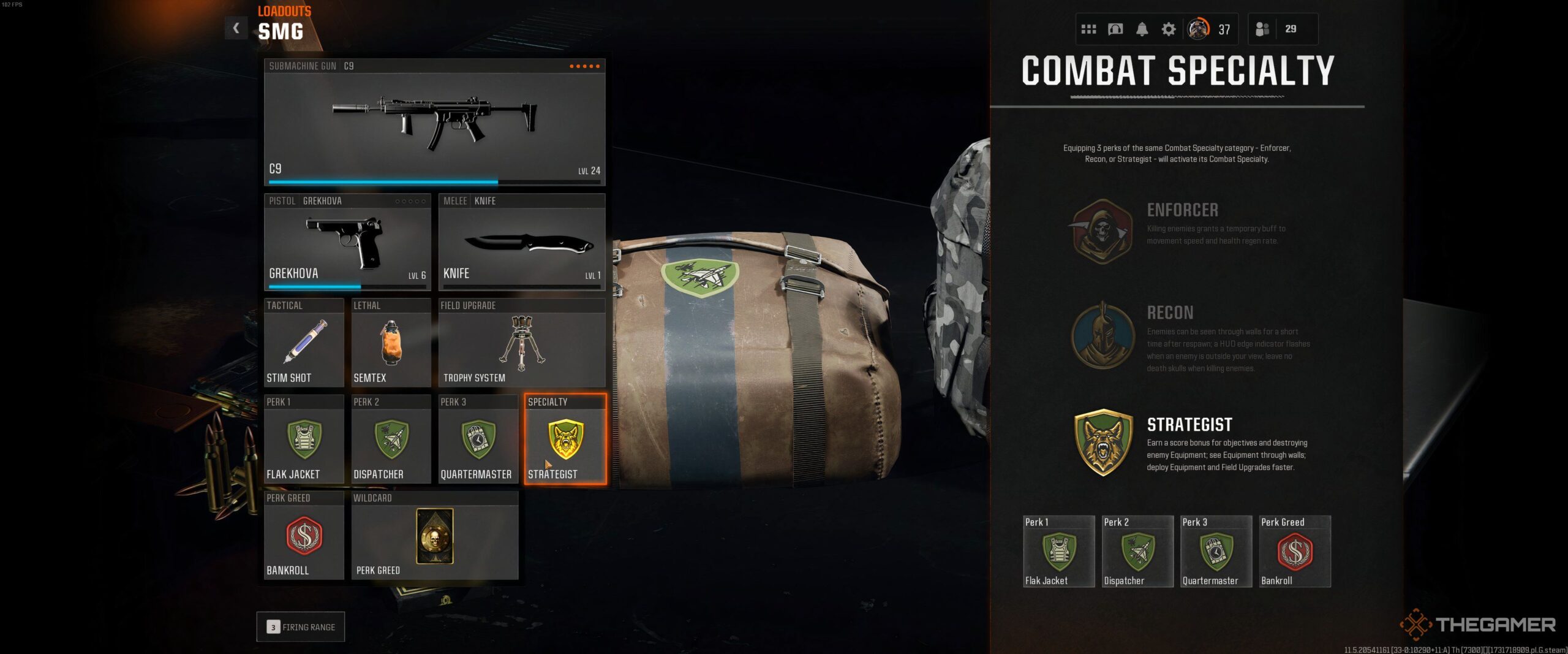Select the Bankroll Perk Greed slot

tap(304, 535)
